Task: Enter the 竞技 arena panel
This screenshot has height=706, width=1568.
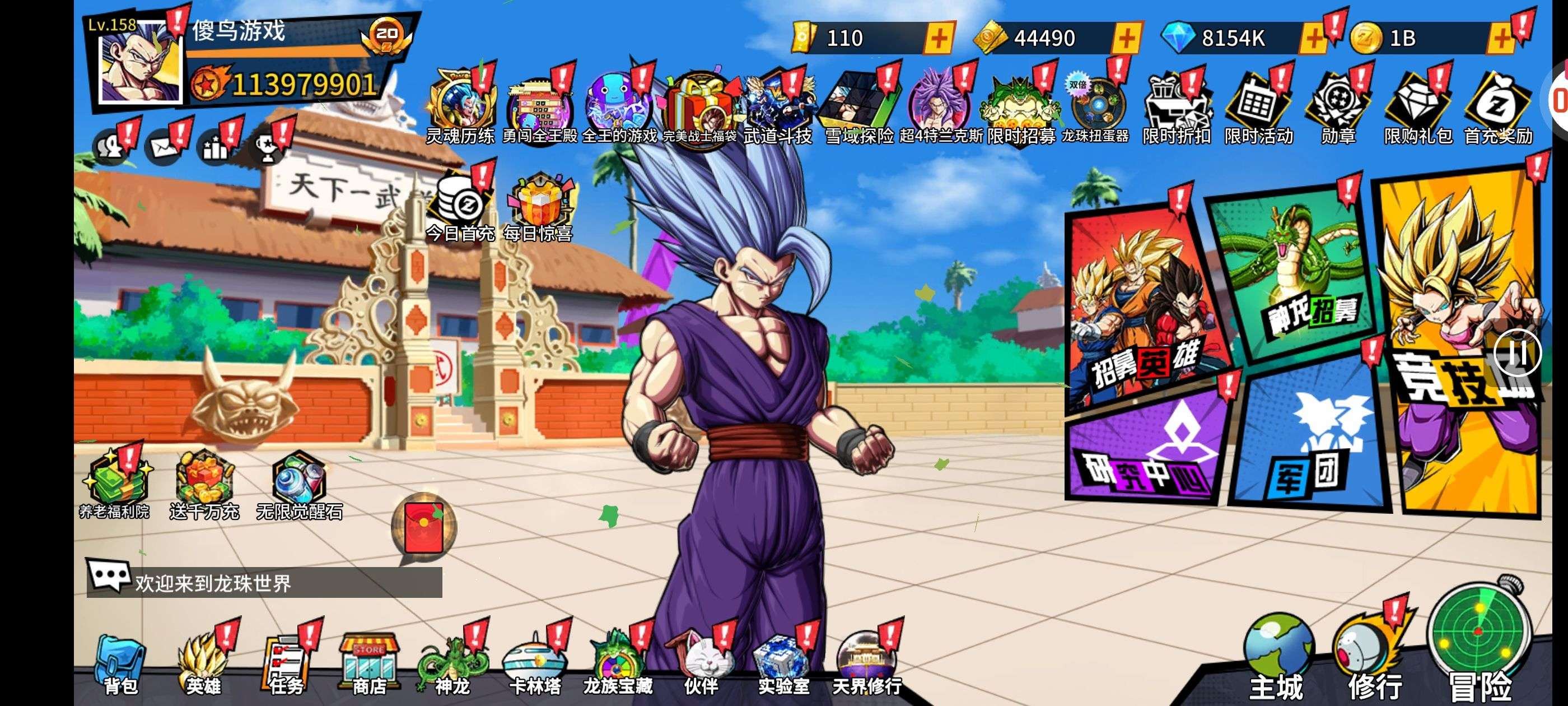Action: (1461, 341)
